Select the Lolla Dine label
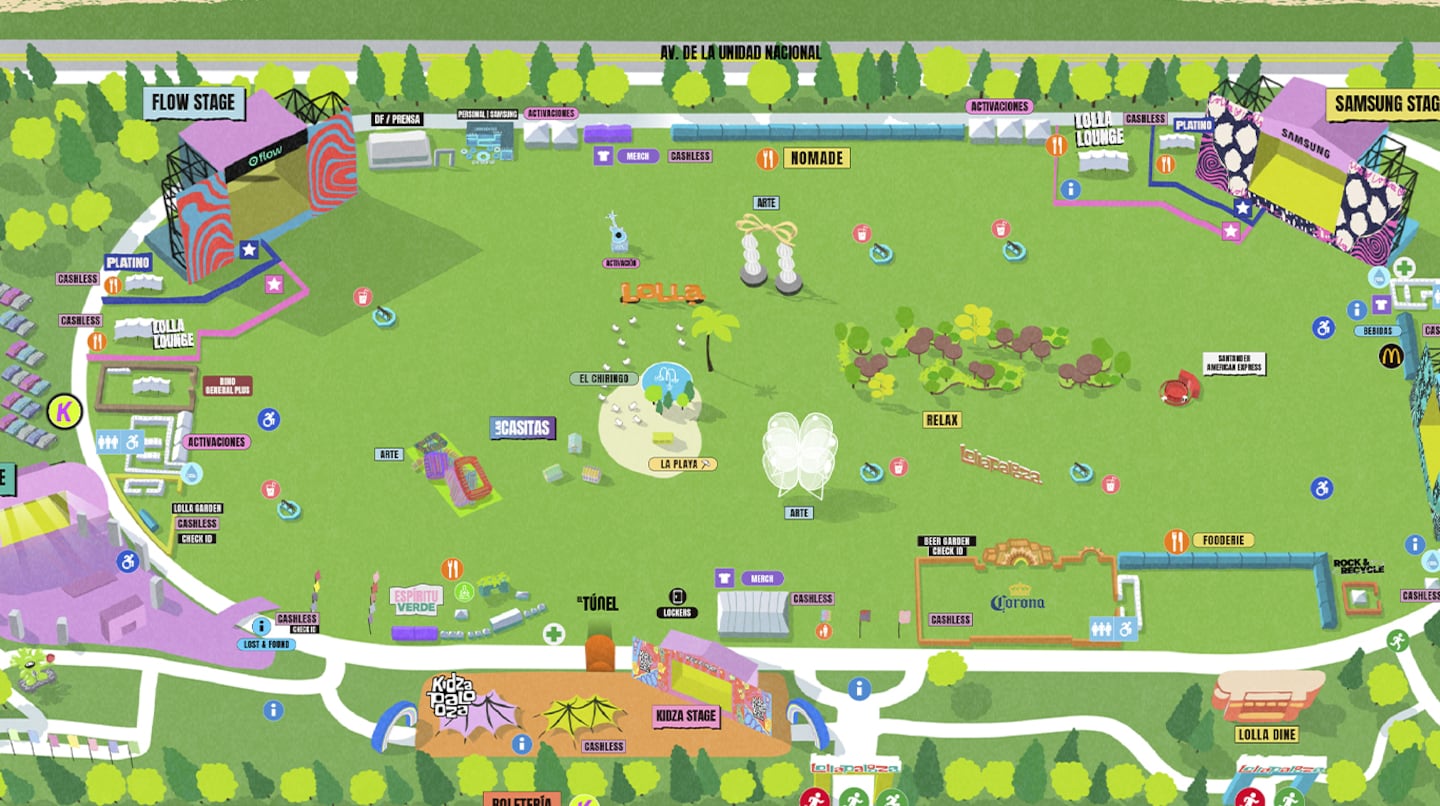This screenshot has width=1440, height=806. [1267, 735]
